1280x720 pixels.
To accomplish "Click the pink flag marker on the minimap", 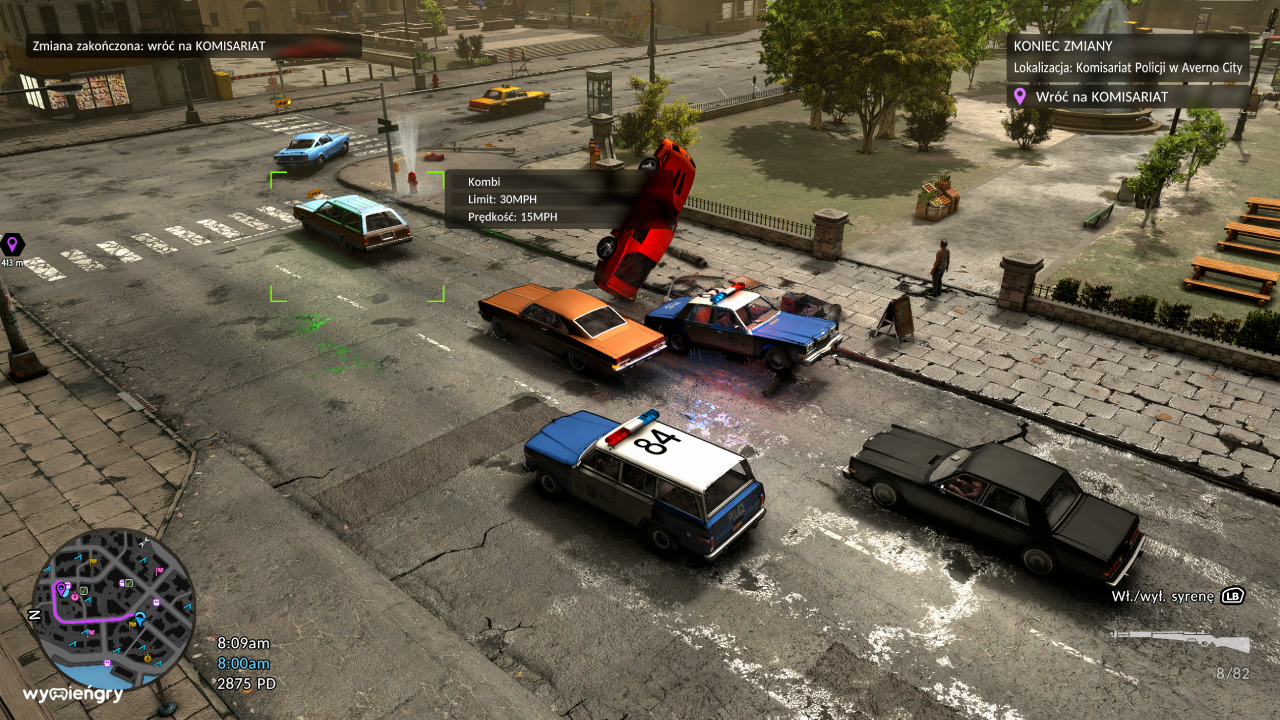I will (x=159, y=570).
